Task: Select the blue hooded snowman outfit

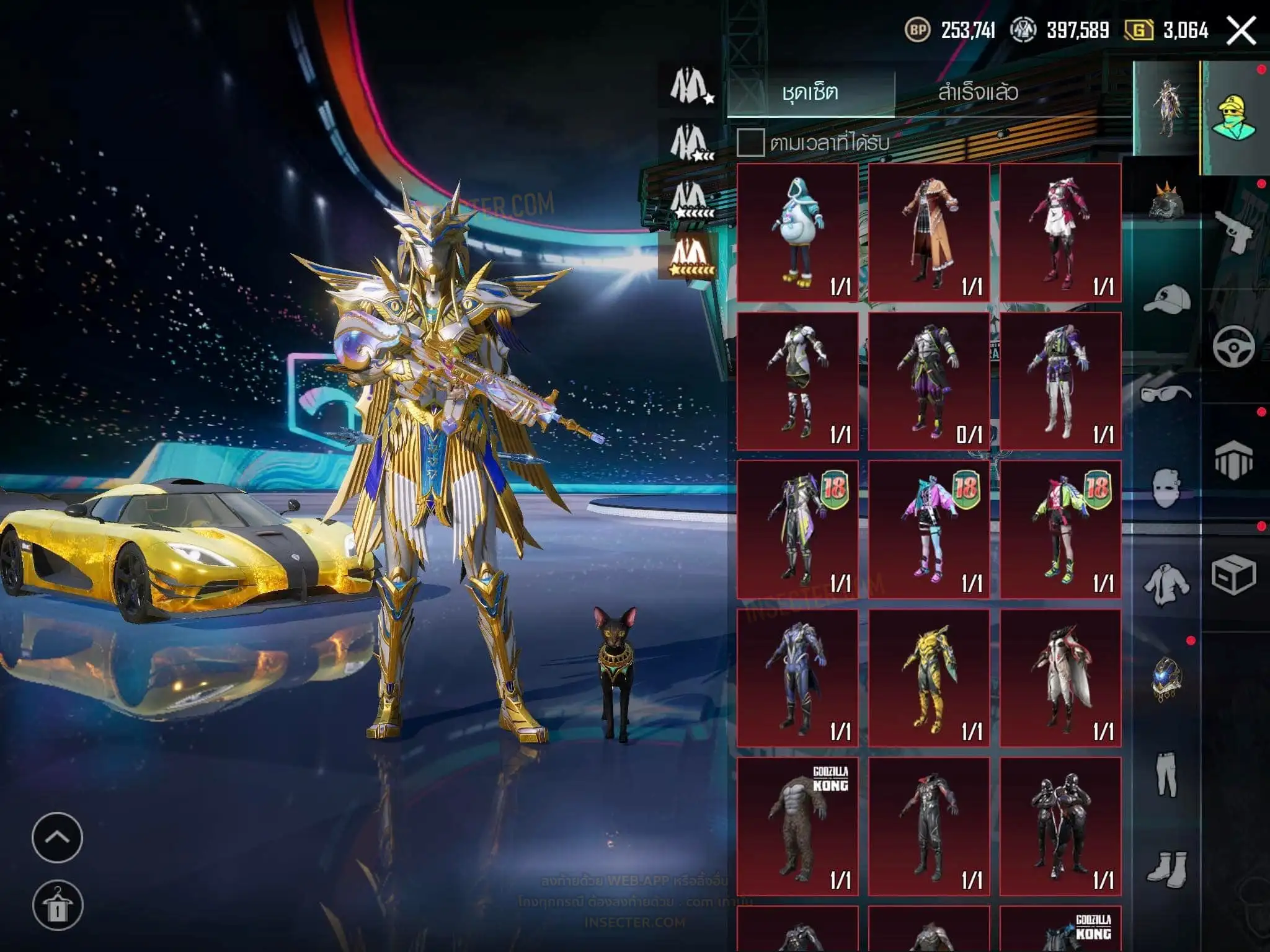Action: tap(797, 233)
